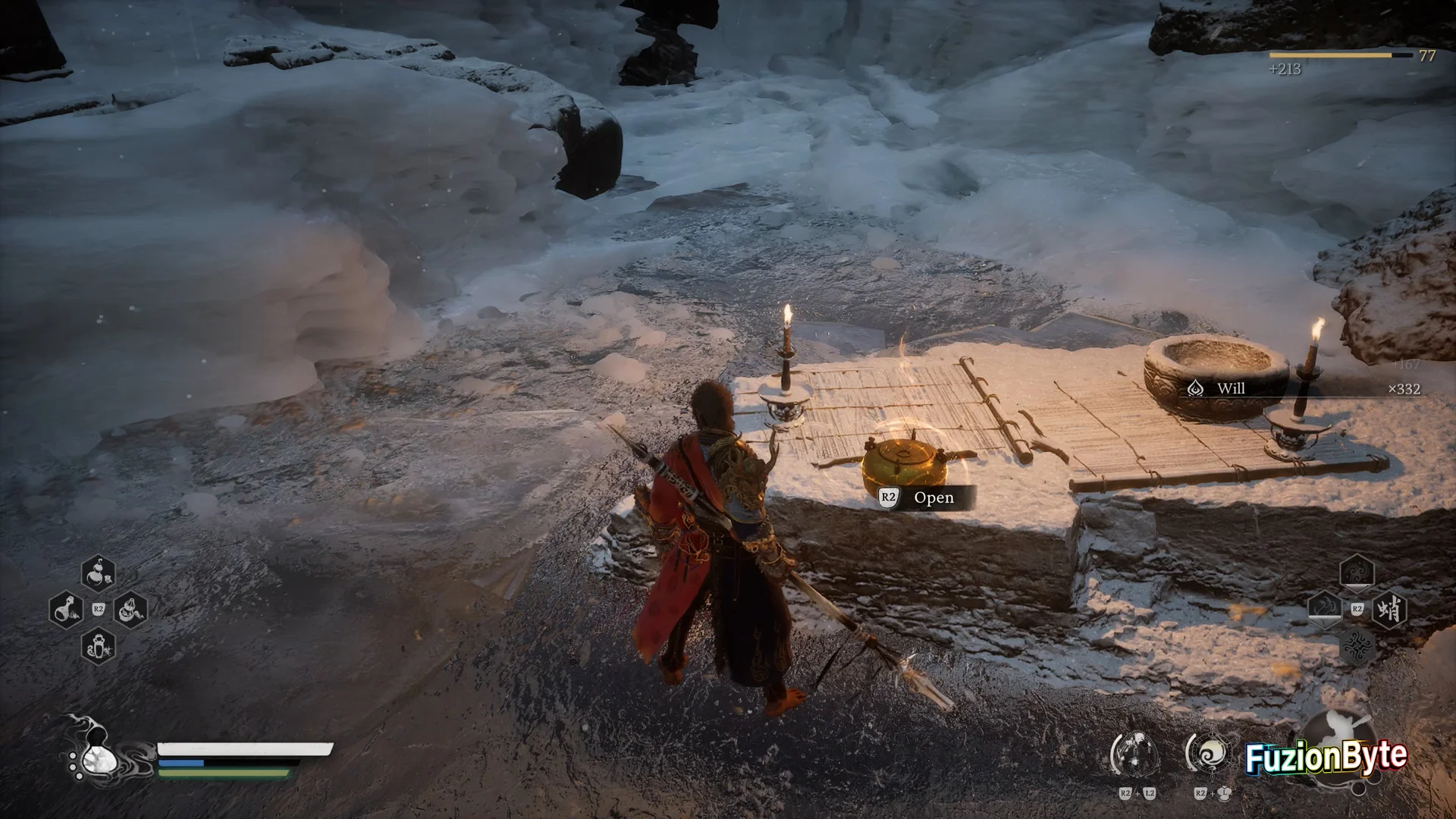Cast the Chinese character transformation spell

(x=1389, y=610)
